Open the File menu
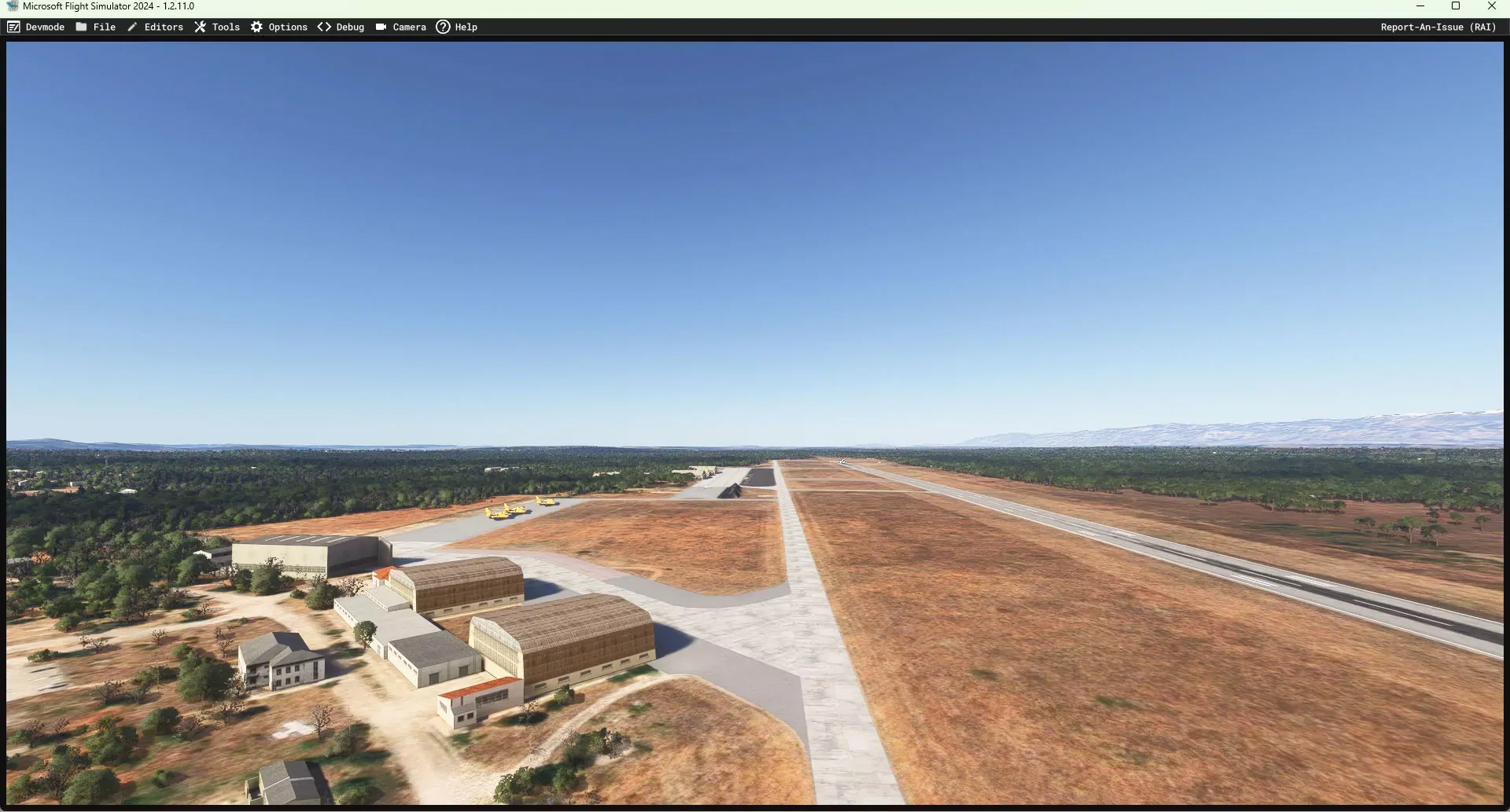1510x812 pixels. click(96, 27)
